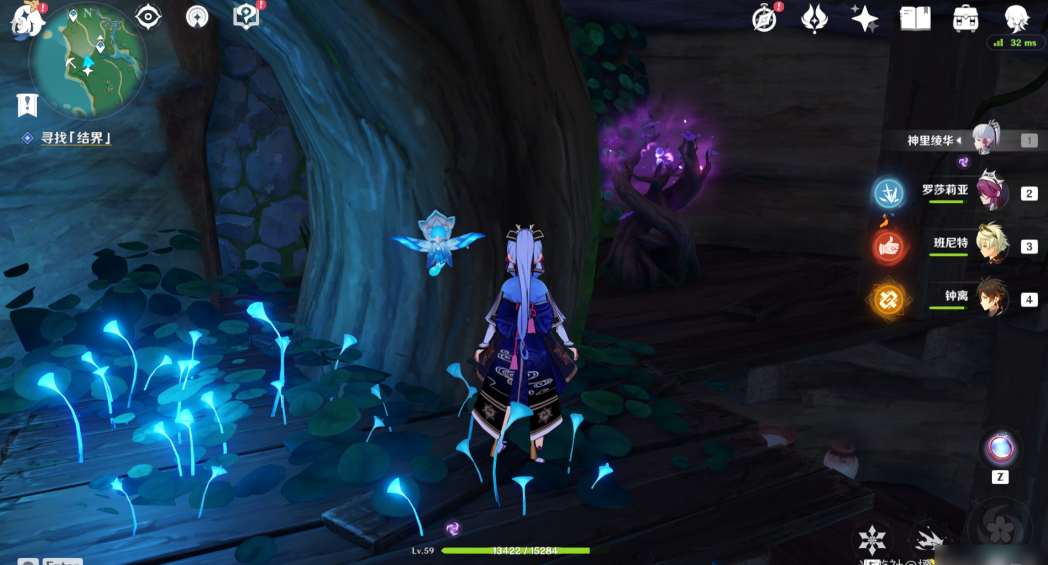This screenshot has width=1048, height=565.
Task: Use the glowing orb gadget
Action: pyautogui.click(x=999, y=447)
